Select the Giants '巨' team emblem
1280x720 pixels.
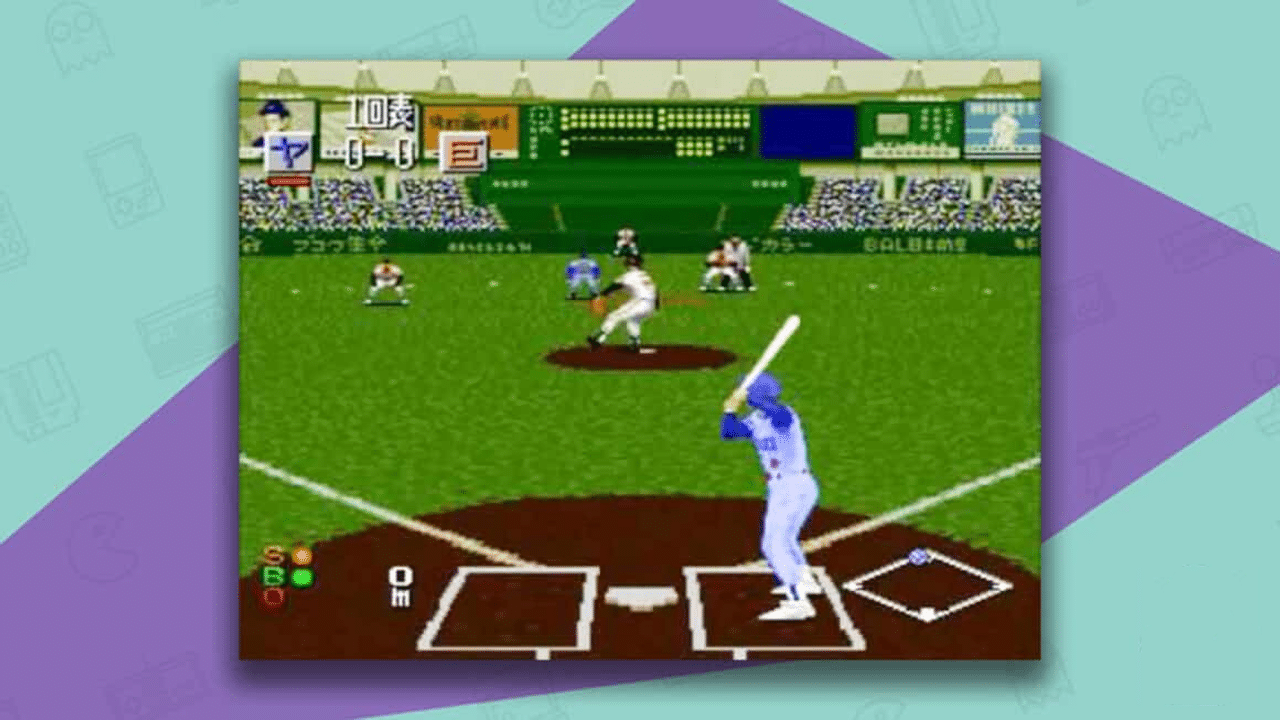coord(464,153)
